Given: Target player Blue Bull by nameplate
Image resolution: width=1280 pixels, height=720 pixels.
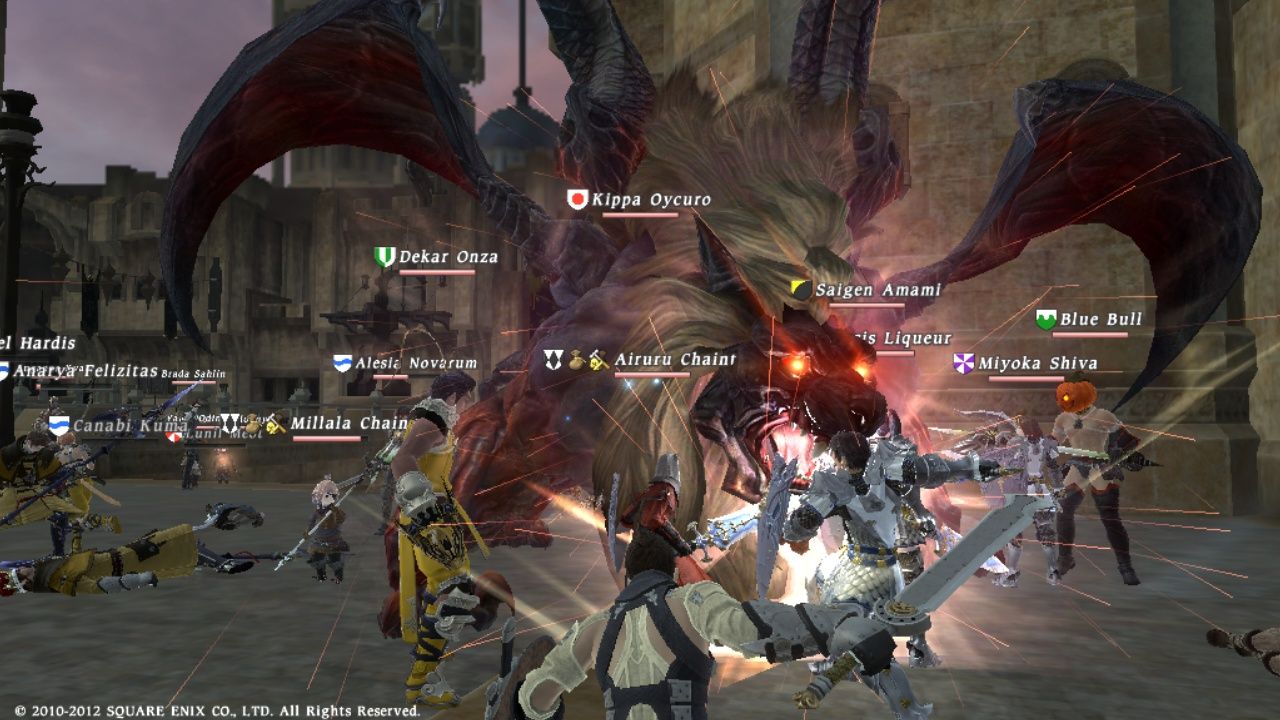Looking at the screenshot, I should pos(1100,320).
